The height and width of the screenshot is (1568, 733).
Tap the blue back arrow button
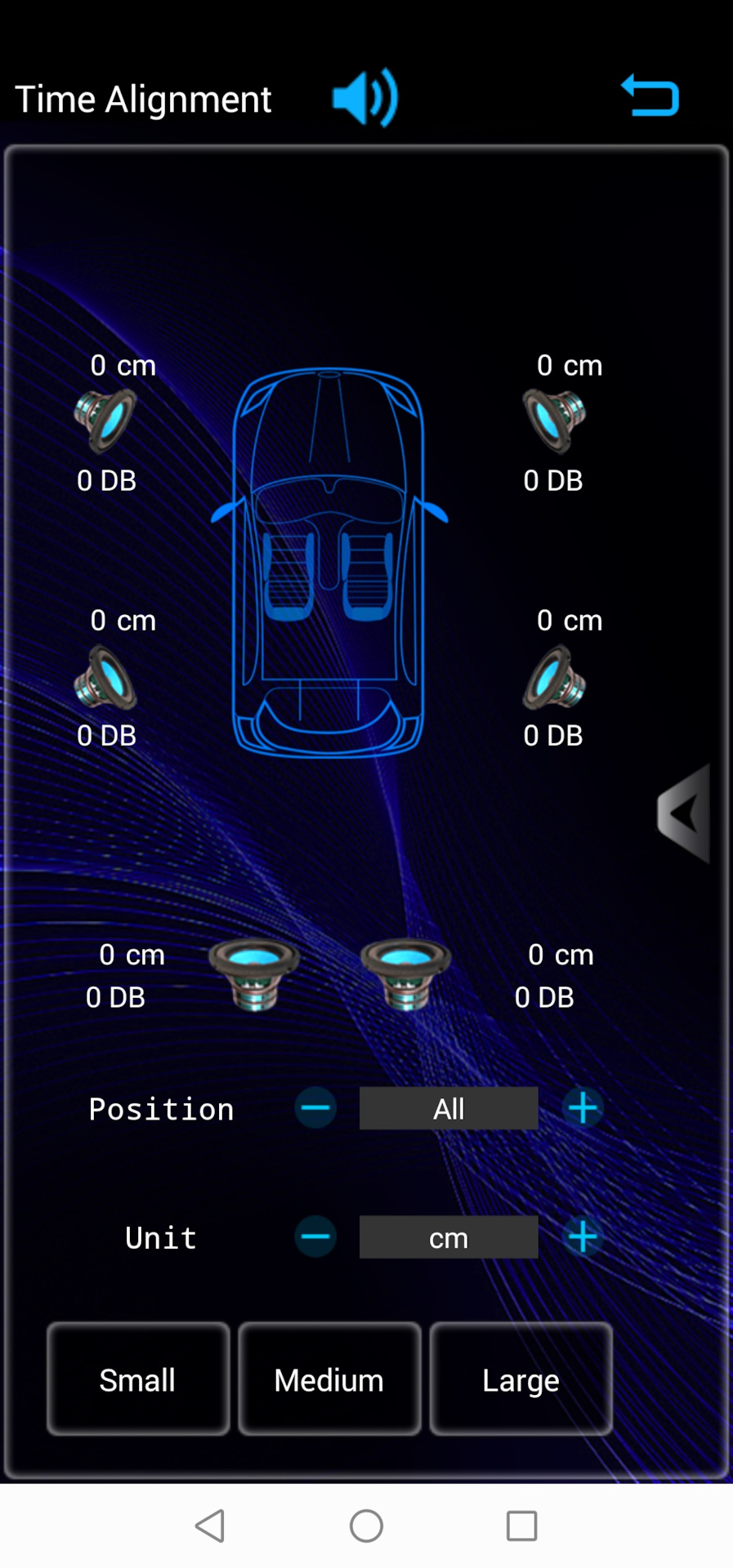pyautogui.click(x=650, y=96)
